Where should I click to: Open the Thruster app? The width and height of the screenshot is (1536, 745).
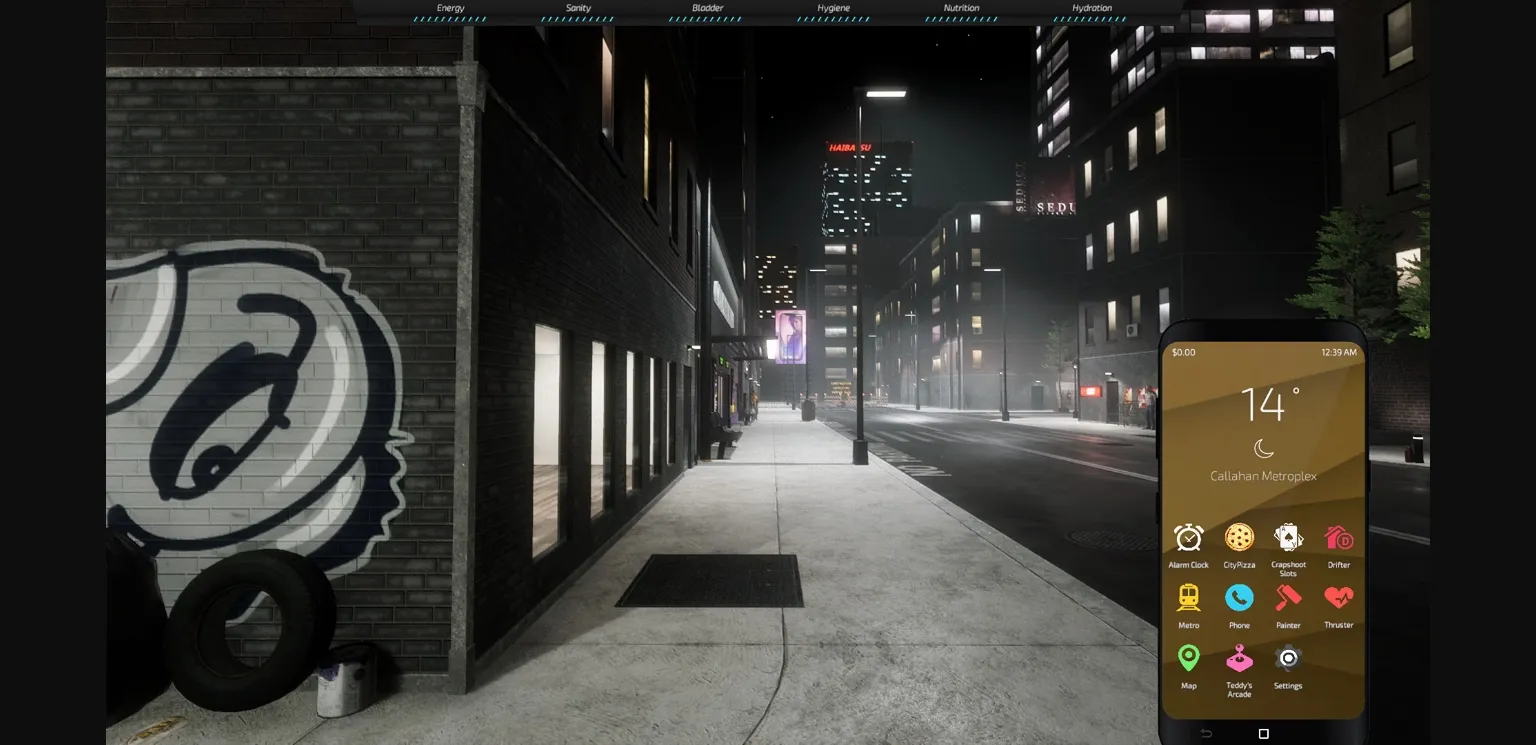(1338, 598)
